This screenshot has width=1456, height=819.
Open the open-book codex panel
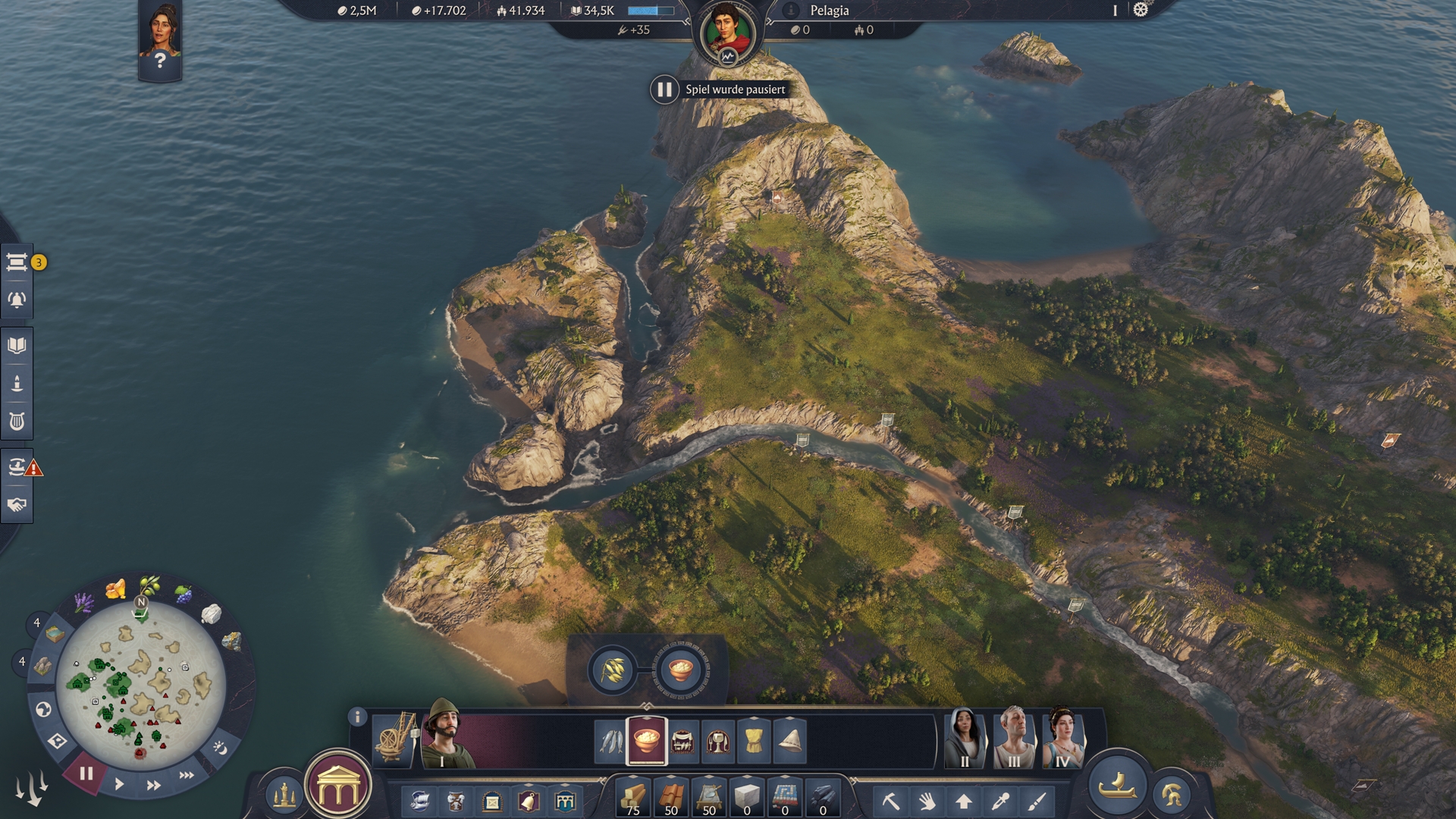tap(17, 346)
